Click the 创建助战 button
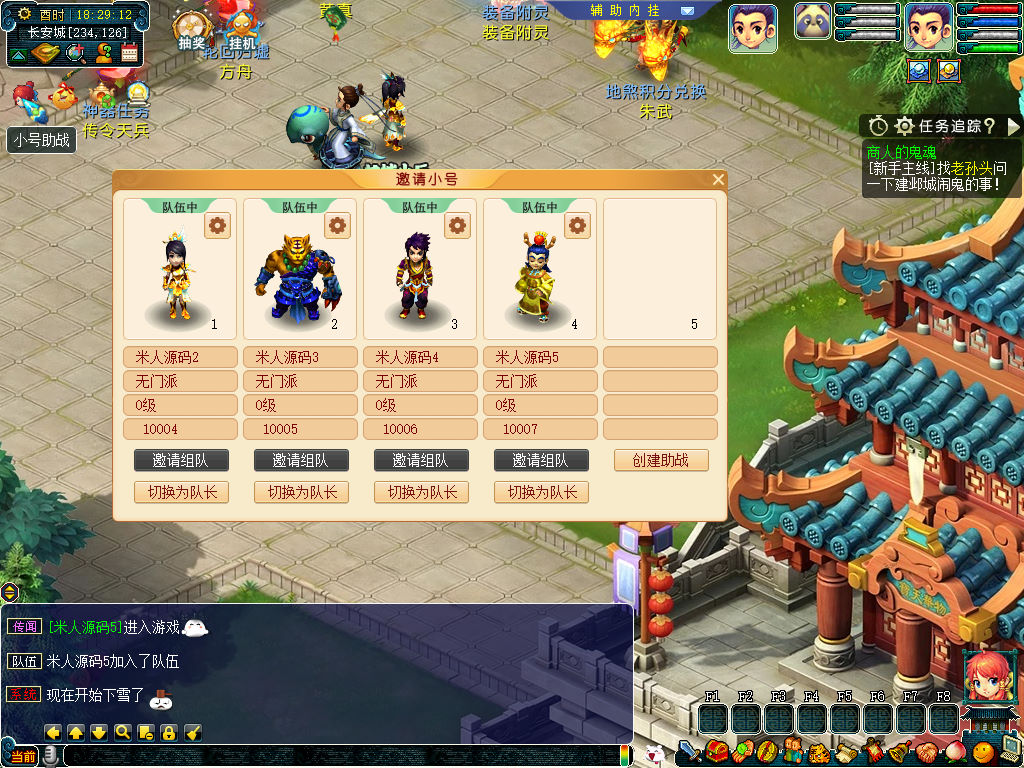This screenshot has height=768, width=1024. (660, 460)
